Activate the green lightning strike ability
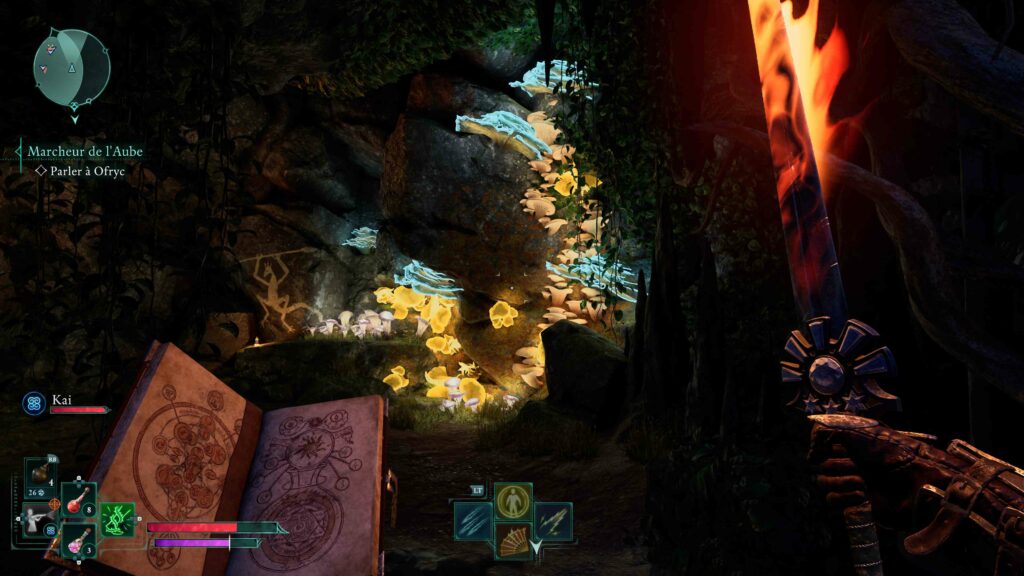 pos(553,521)
